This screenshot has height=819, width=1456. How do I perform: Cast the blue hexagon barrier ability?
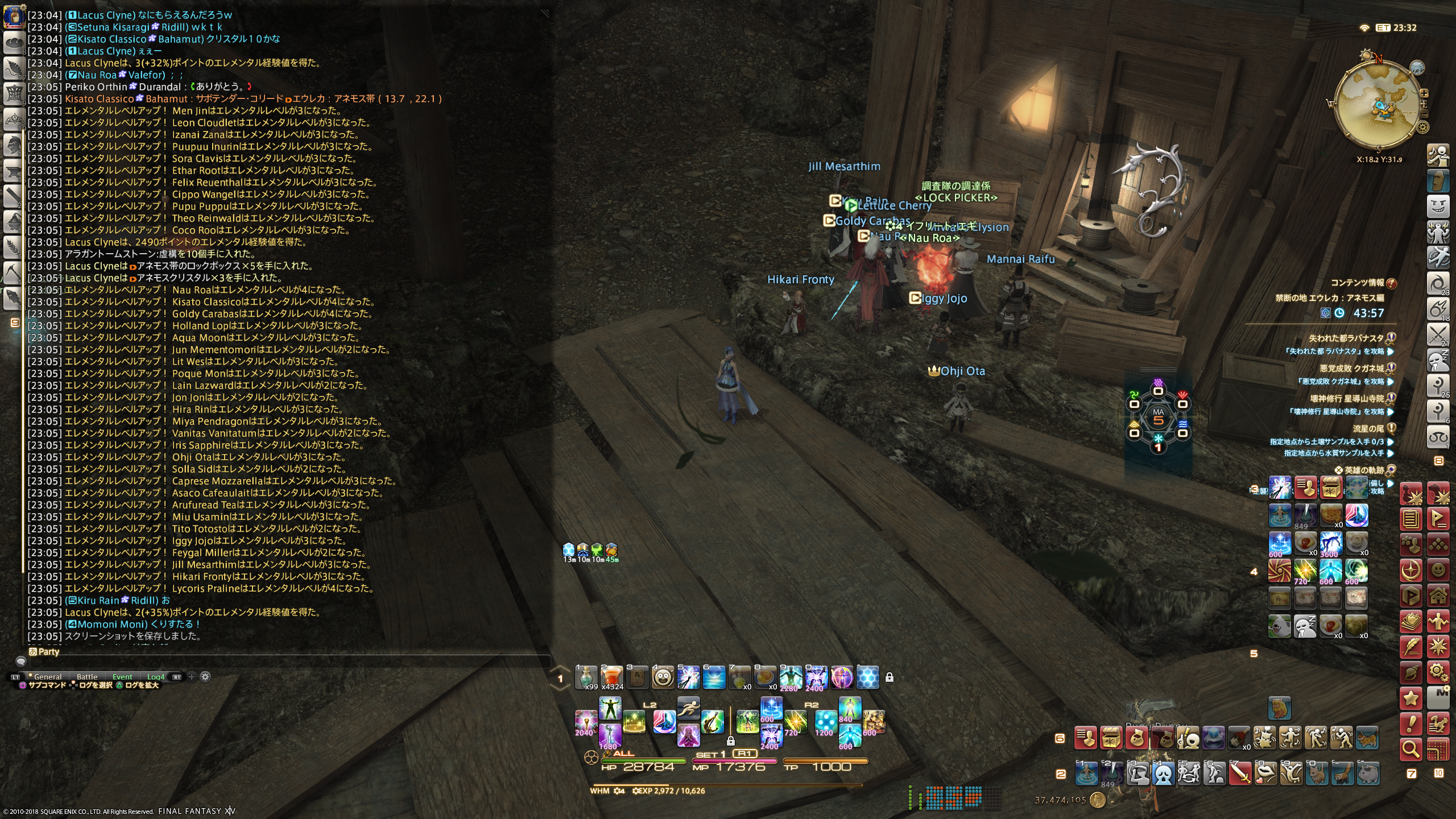click(867, 677)
